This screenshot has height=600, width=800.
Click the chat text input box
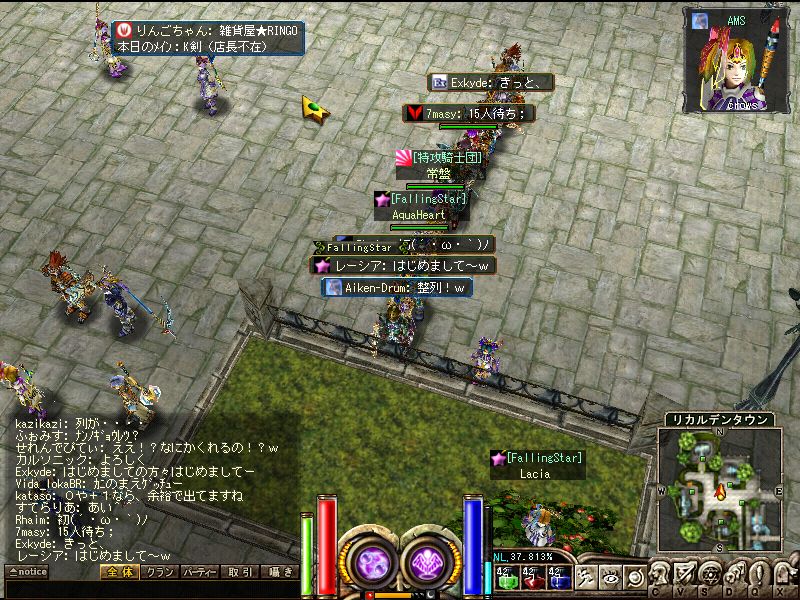click(x=150, y=588)
